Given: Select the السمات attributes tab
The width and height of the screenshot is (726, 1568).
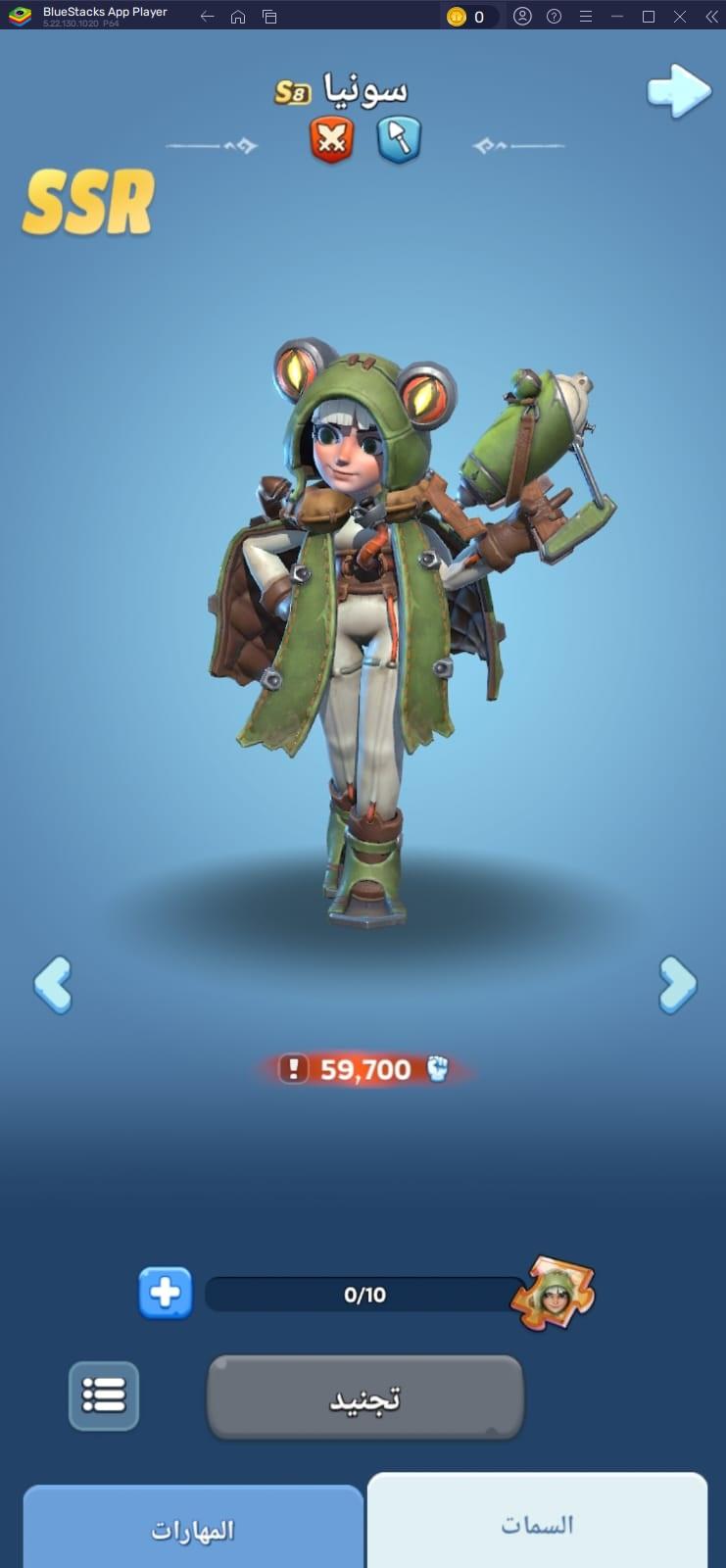Looking at the screenshot, I should (x=537, y=1524).
